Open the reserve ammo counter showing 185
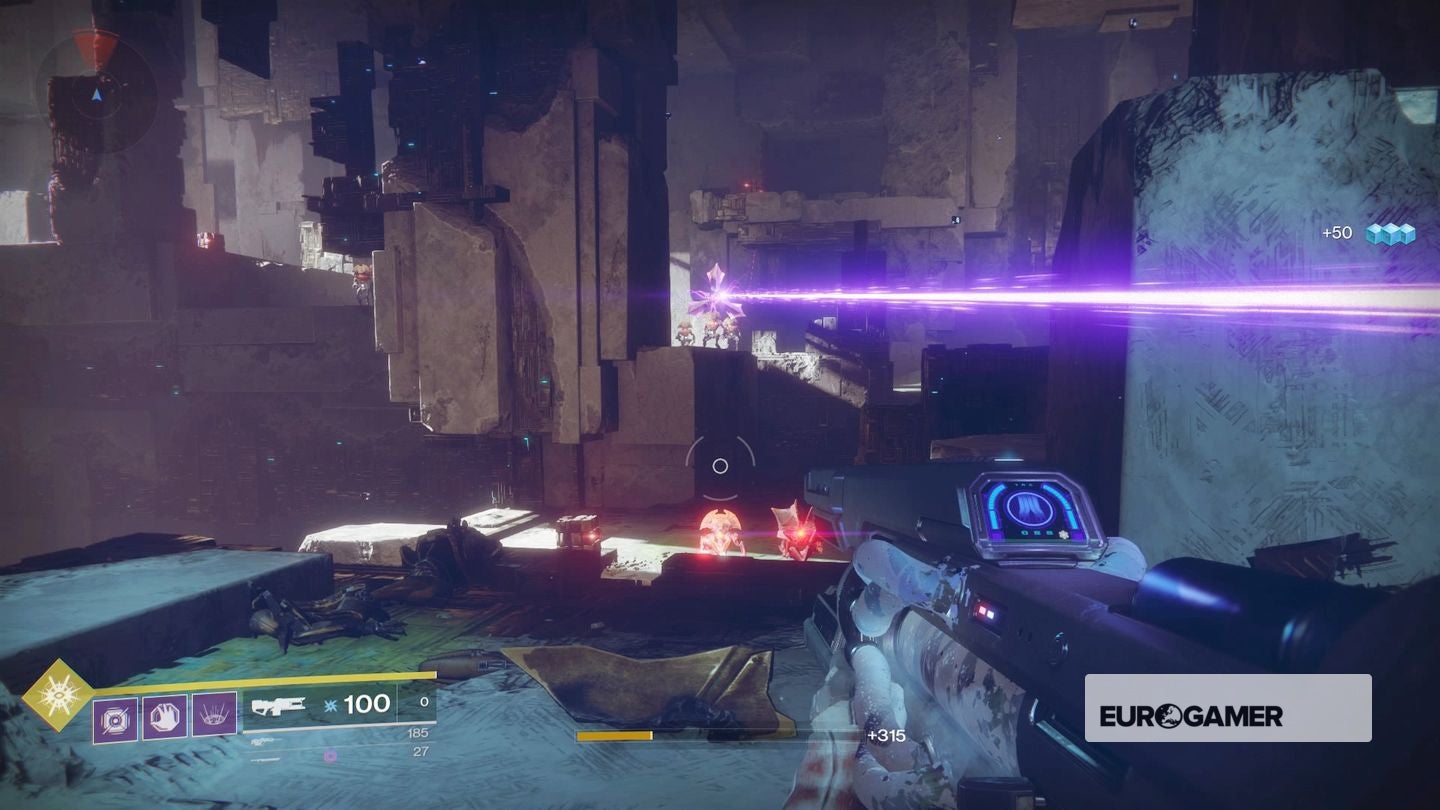1440x810 pixels. (417, 733)
